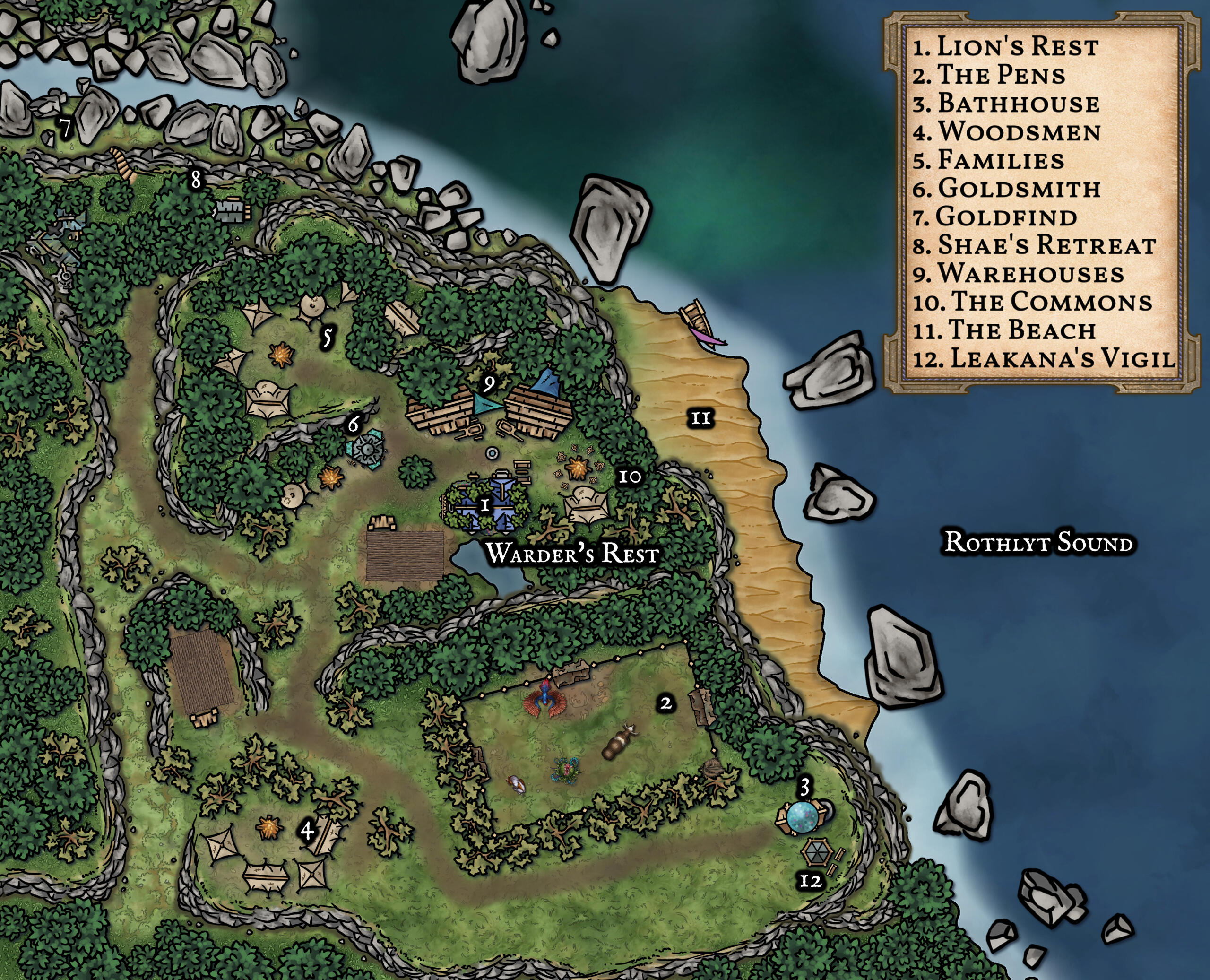Choose The Pens in the legend

[989, 75]
